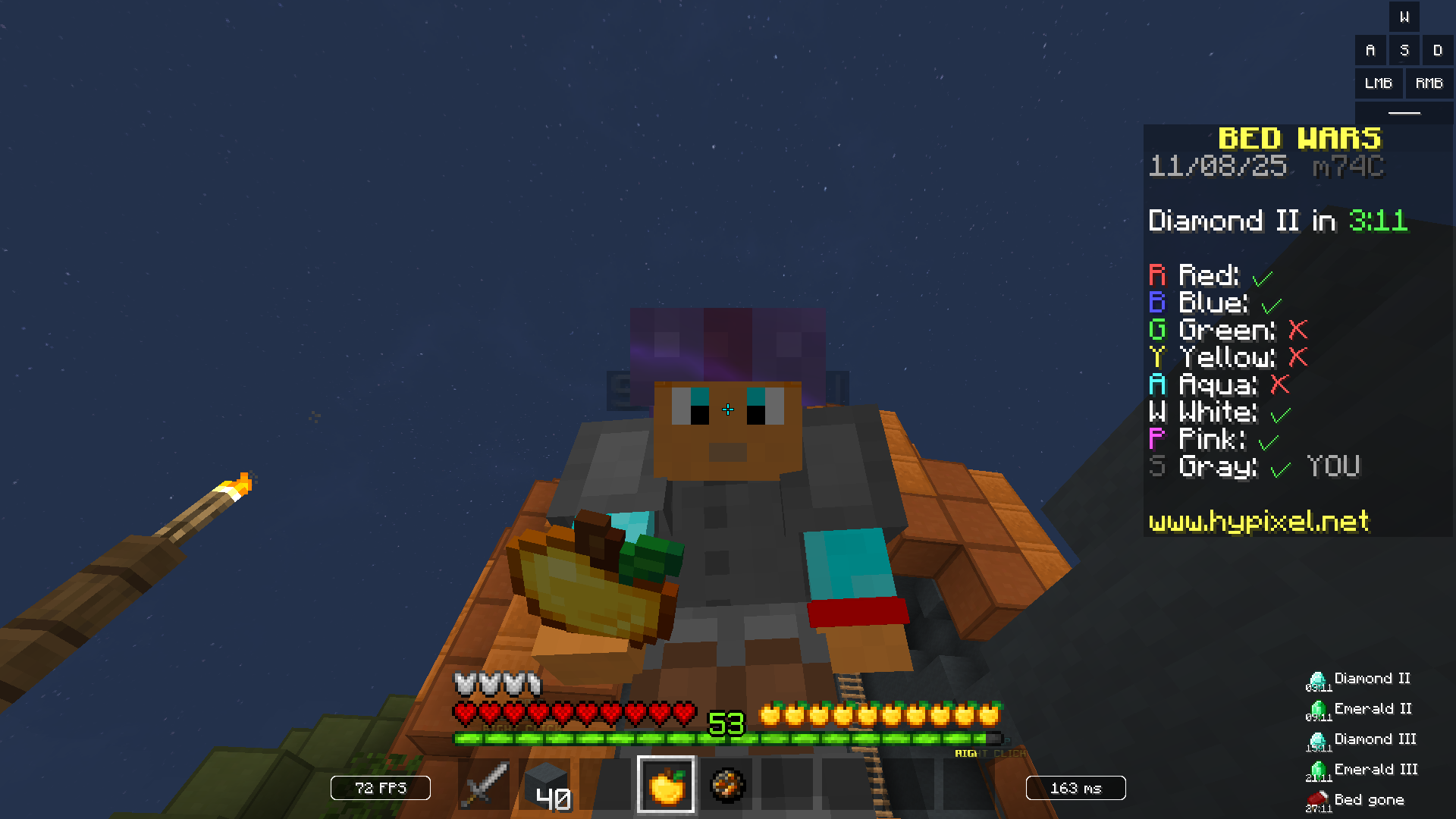Select the LMB keystroke indicator
1456x819 pixels.
1378,83
